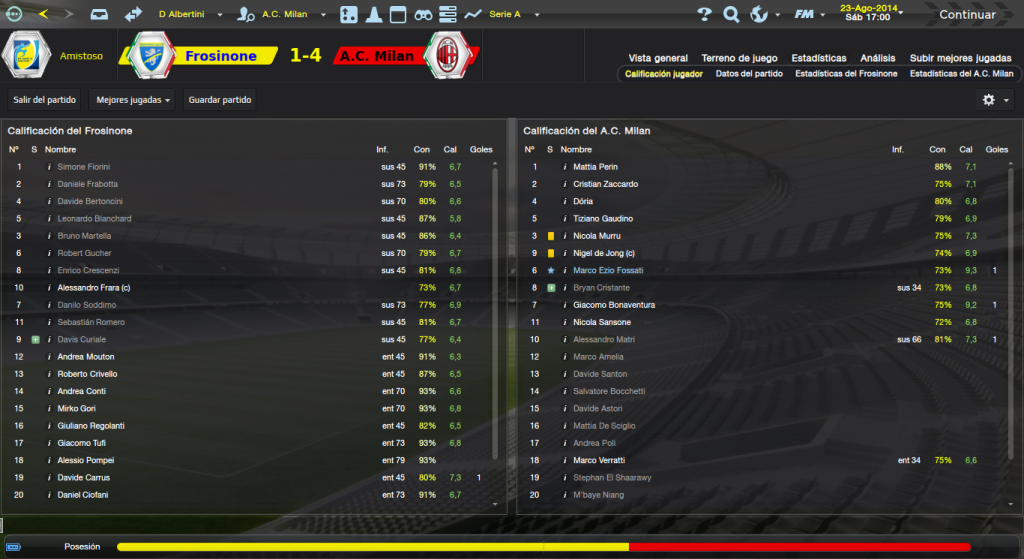This screenshot has width=1024, height=559.
Task: Open the Terreno de juego tab
Action: point(739,58)
